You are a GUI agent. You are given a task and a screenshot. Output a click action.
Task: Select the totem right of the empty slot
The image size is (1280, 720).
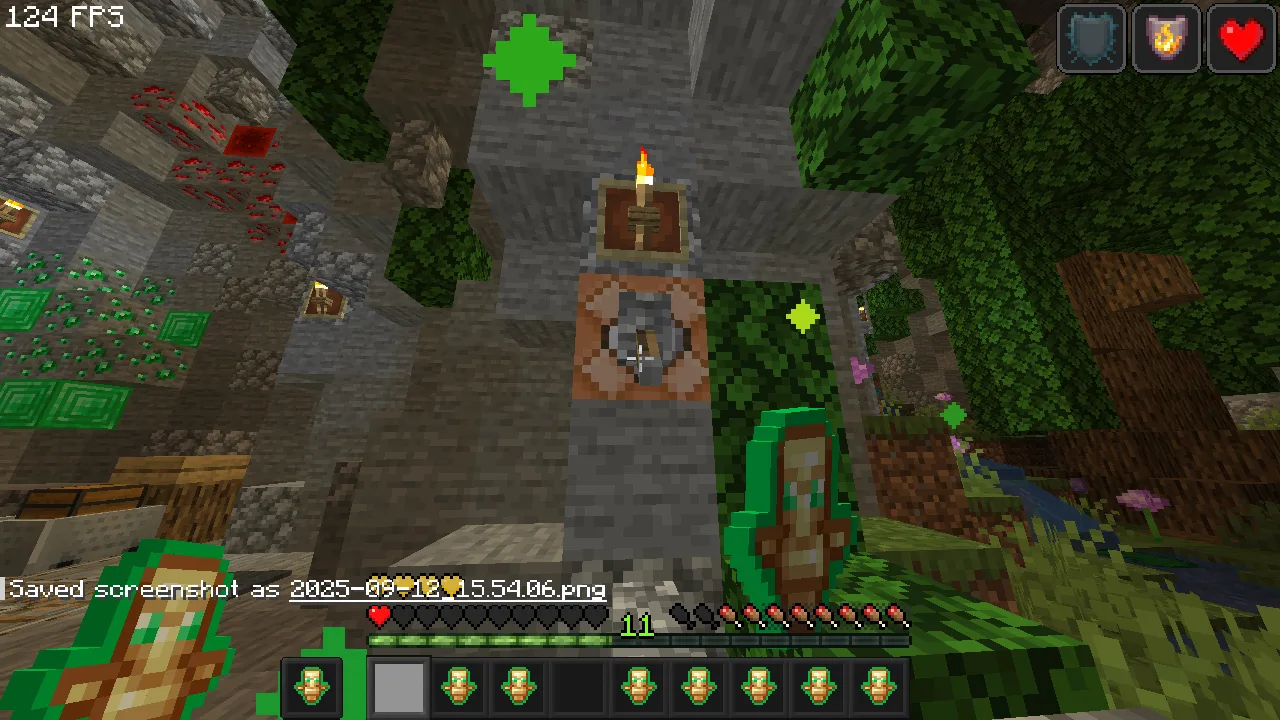(x=638, y=686)
